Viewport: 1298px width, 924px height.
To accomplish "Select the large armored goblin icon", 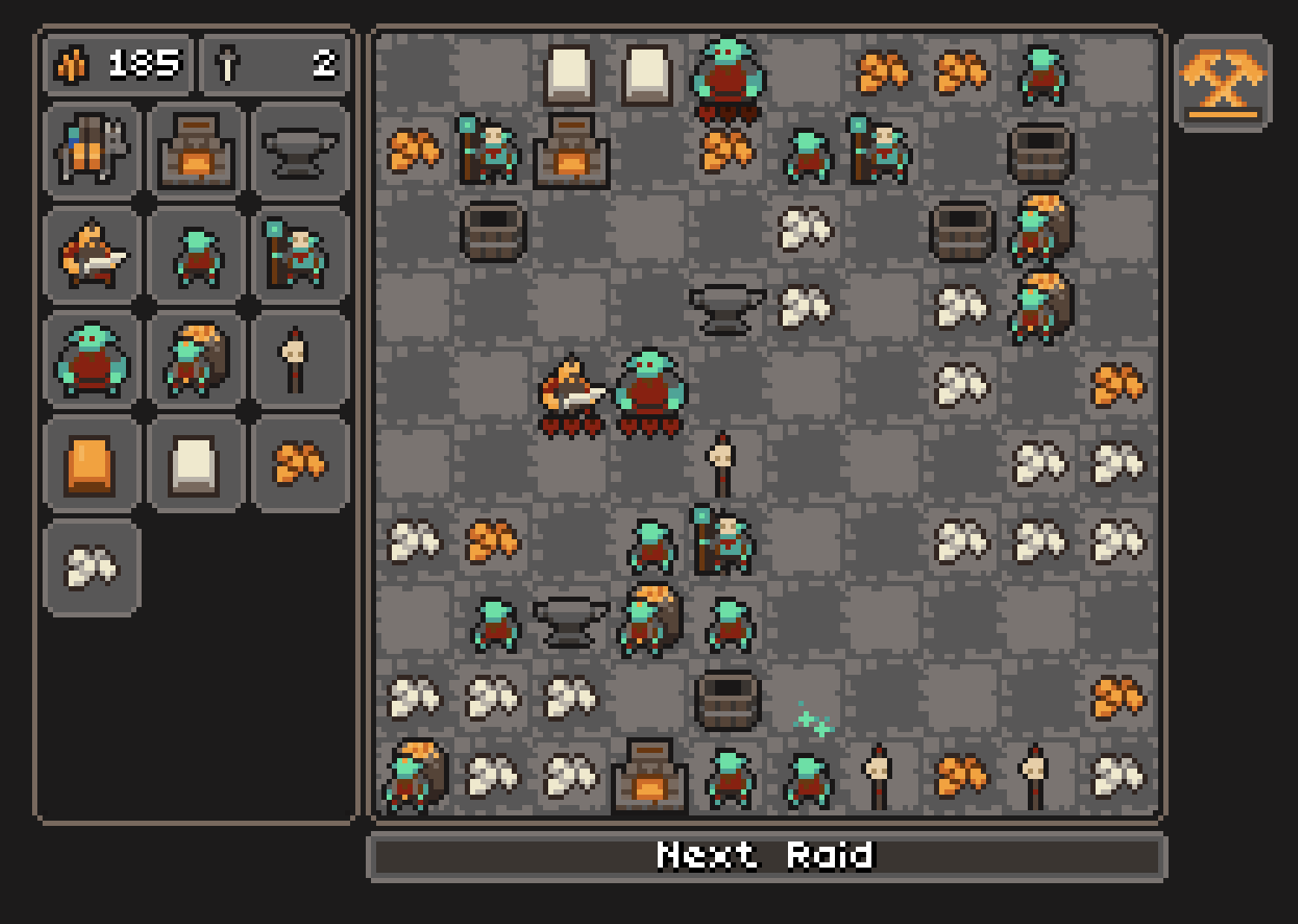I will (91, 359).
